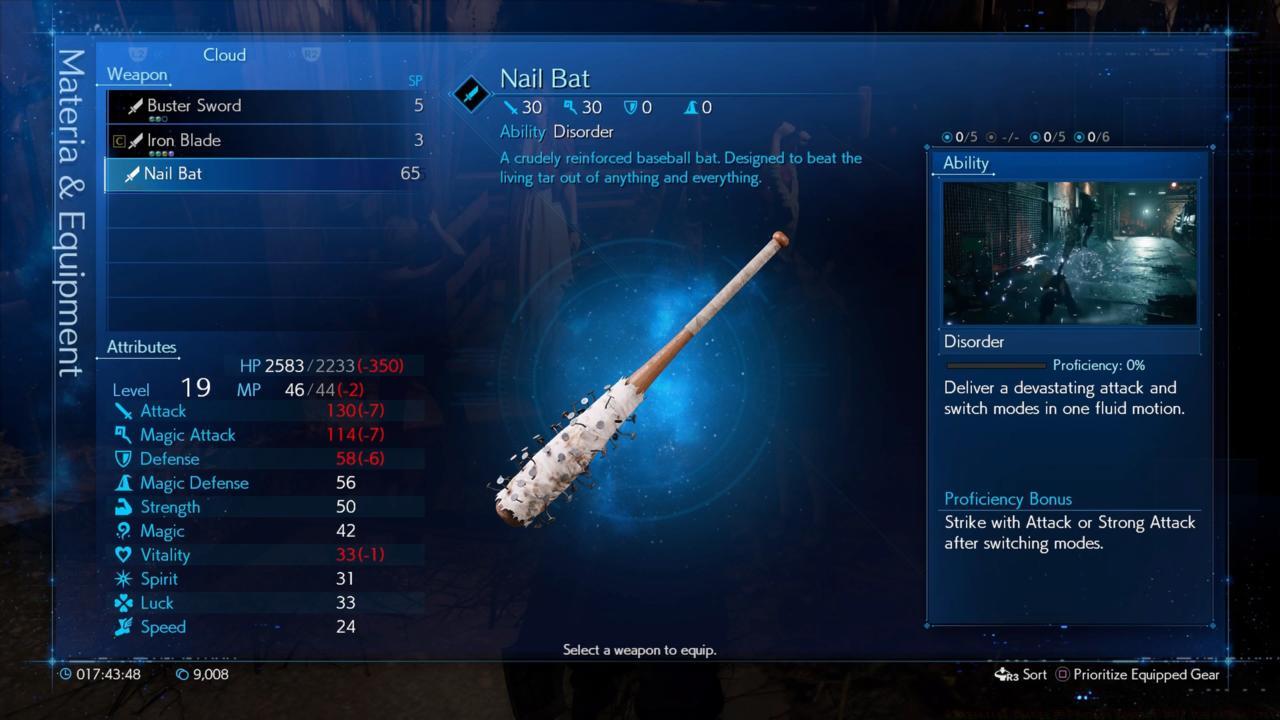The height and width of the screenshot is (720, 1280).
Task: Open the Disorder ability preview thumbnail
Action: [x=1069, y=253]
